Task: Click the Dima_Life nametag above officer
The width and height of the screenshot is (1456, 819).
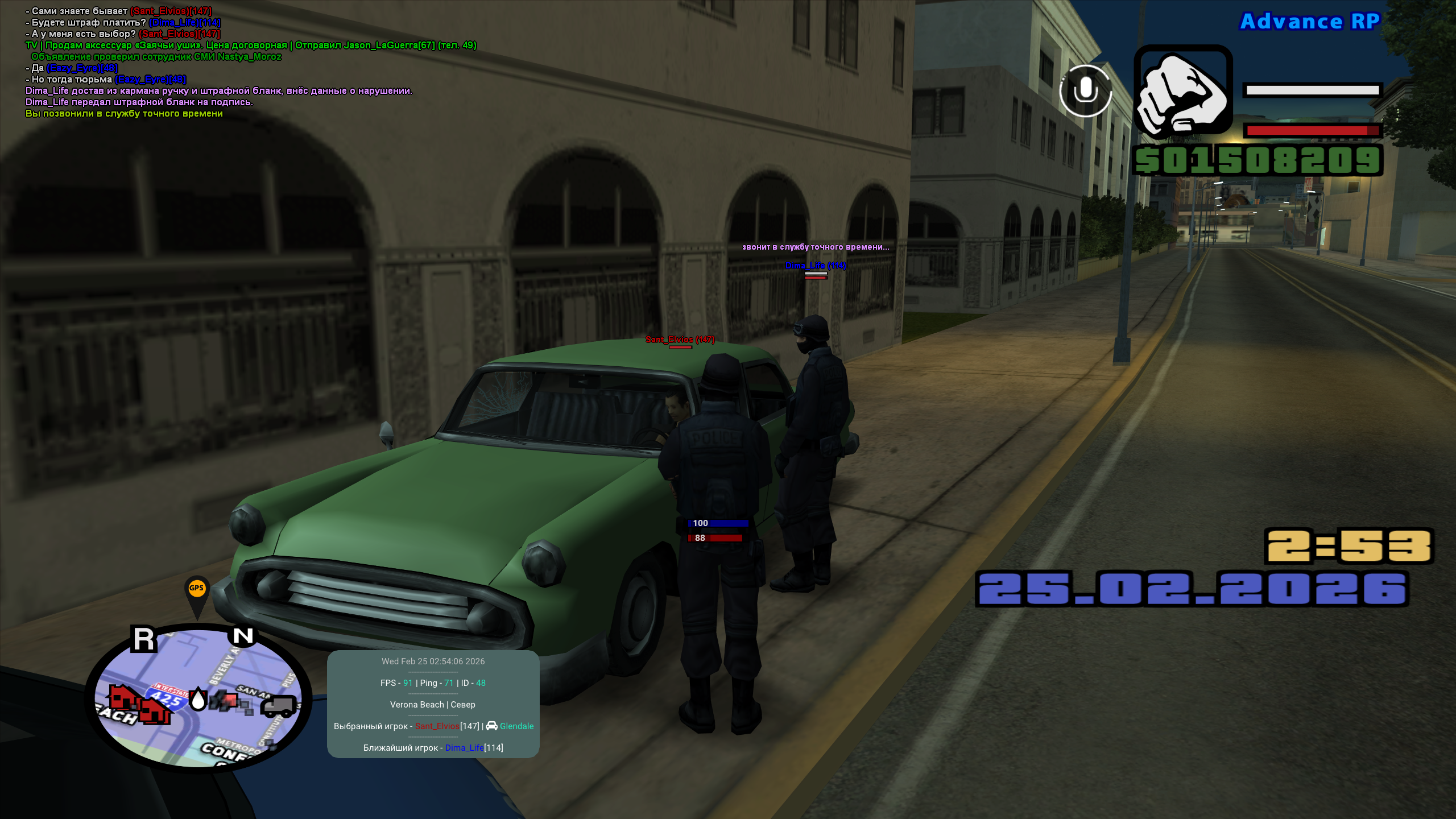Action: [x=815, y=266]
